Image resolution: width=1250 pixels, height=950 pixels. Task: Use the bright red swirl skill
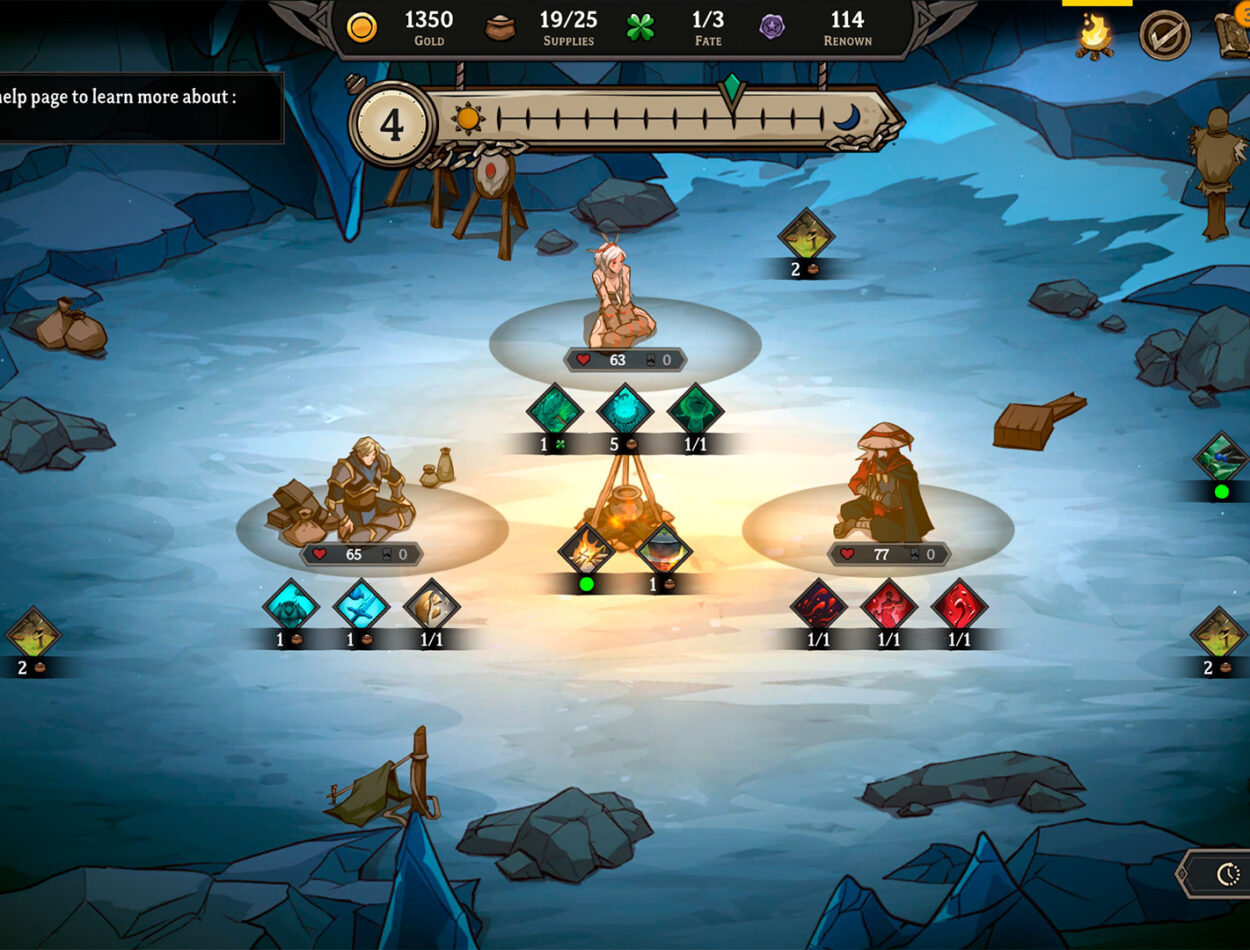click(959, 606)
